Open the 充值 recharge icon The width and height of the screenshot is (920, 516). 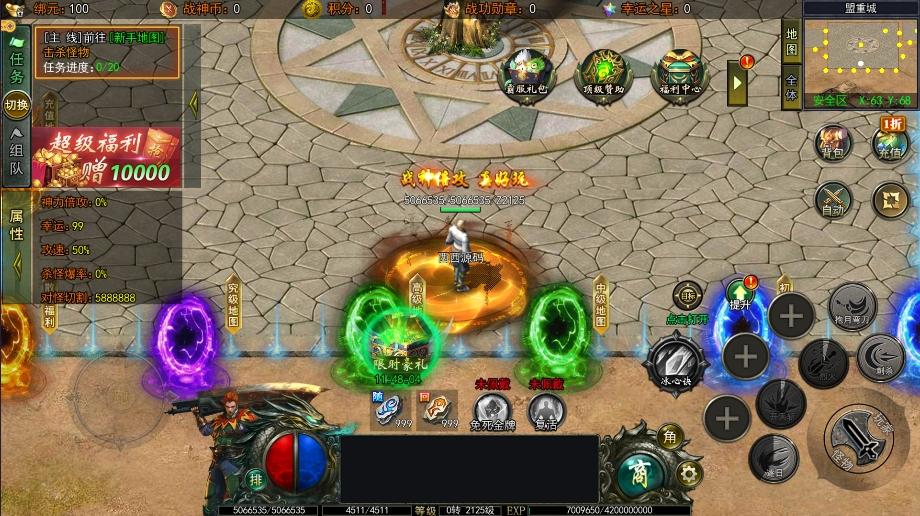tap(889, 144)
